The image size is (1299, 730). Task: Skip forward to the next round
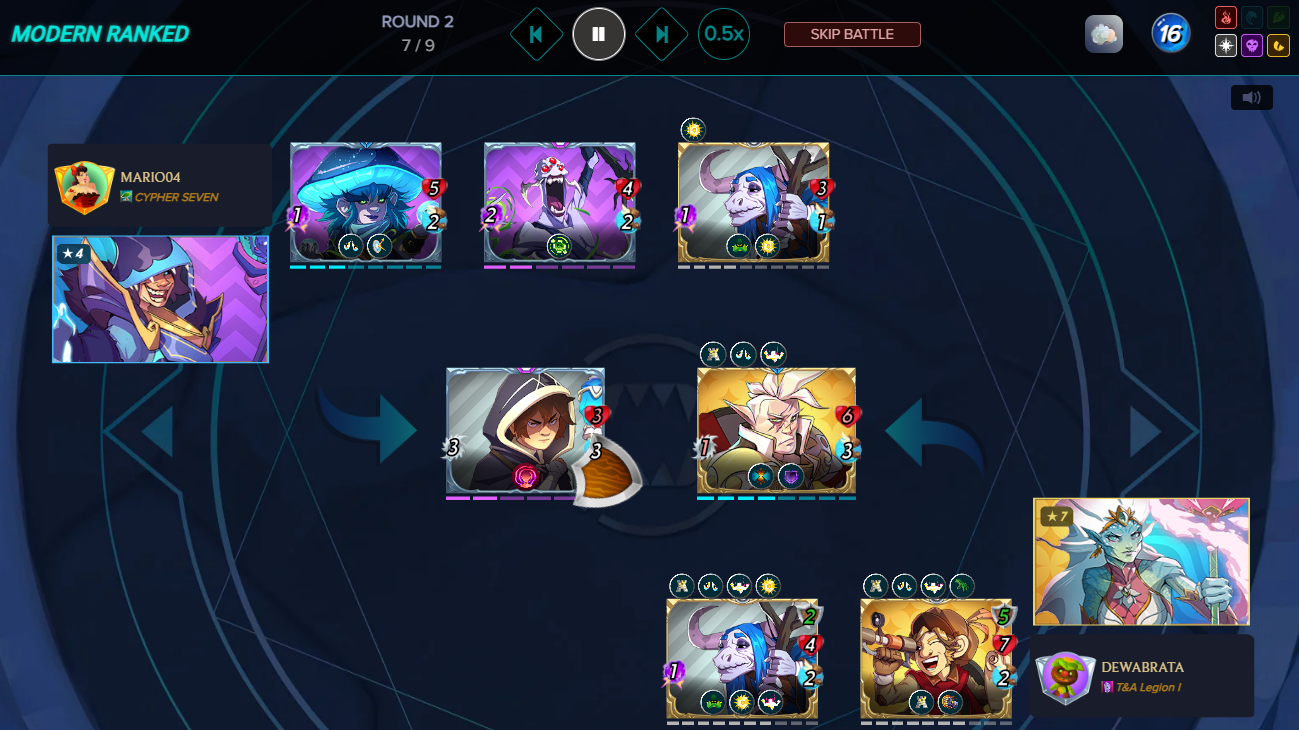(x=661, y=34)
